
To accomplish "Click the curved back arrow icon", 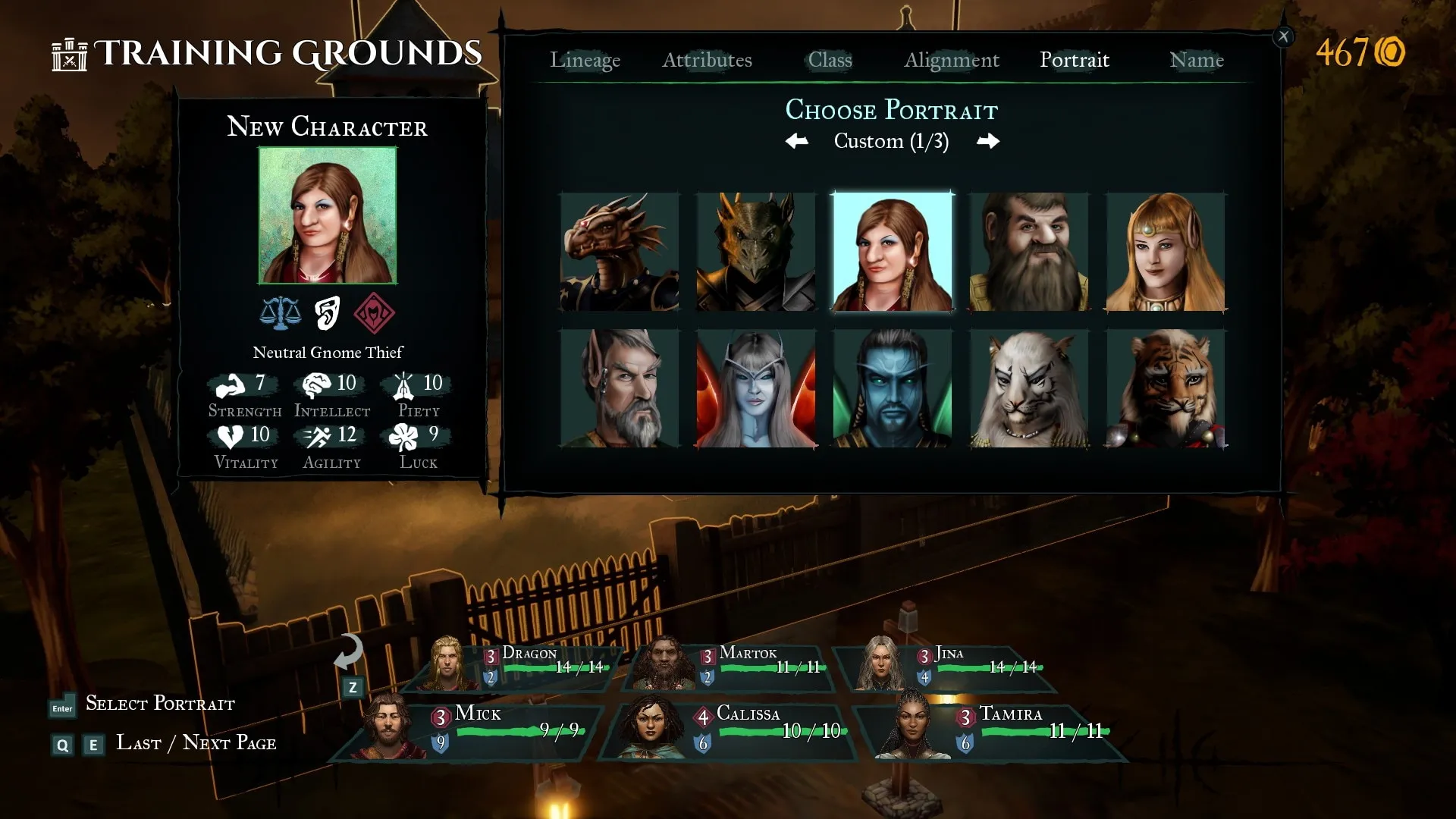I will click(349, 652).
